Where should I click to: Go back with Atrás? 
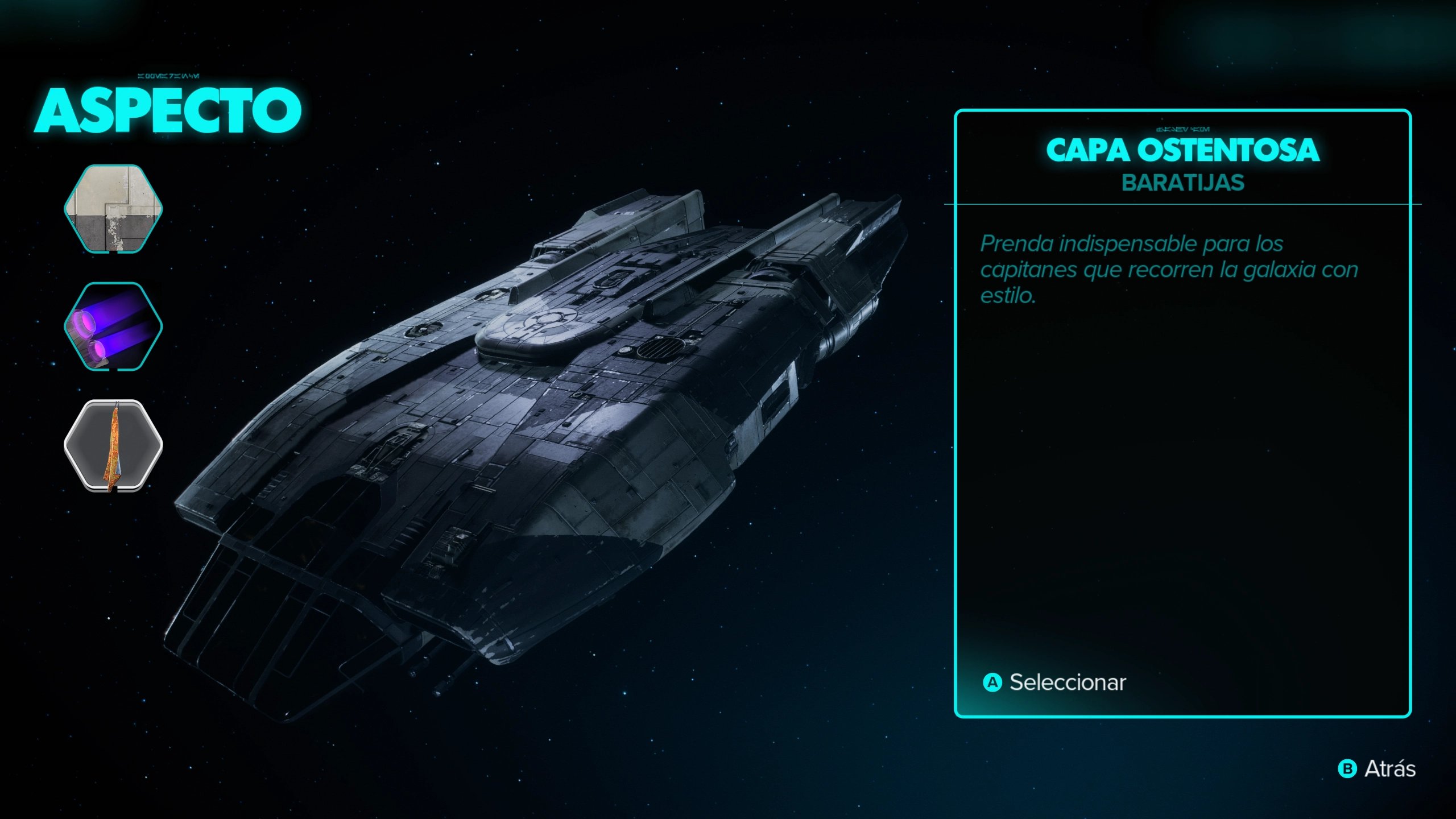[x=1378, y=769]
